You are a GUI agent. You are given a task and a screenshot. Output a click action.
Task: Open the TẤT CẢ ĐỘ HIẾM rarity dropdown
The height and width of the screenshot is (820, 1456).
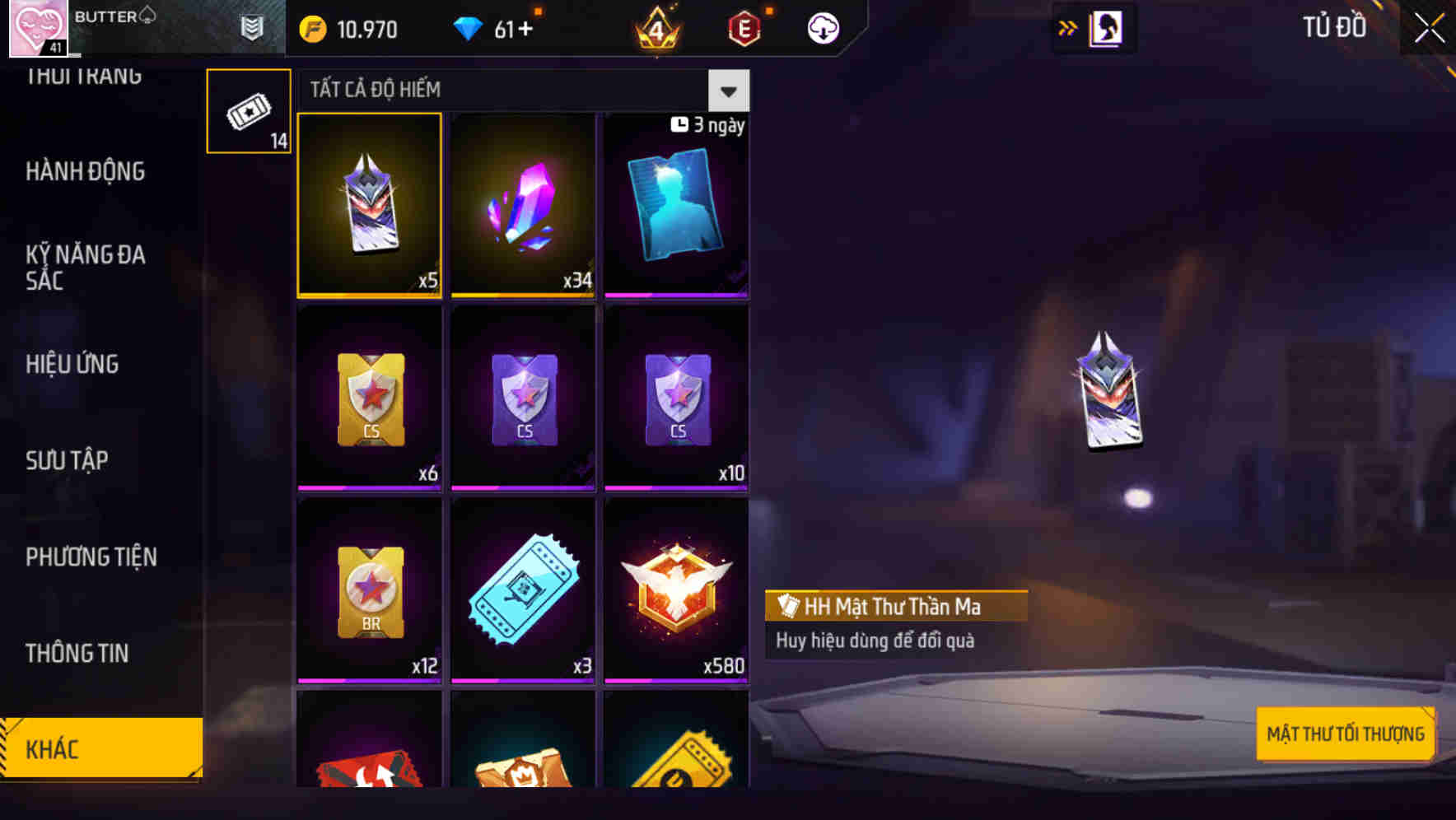[494, 90]
